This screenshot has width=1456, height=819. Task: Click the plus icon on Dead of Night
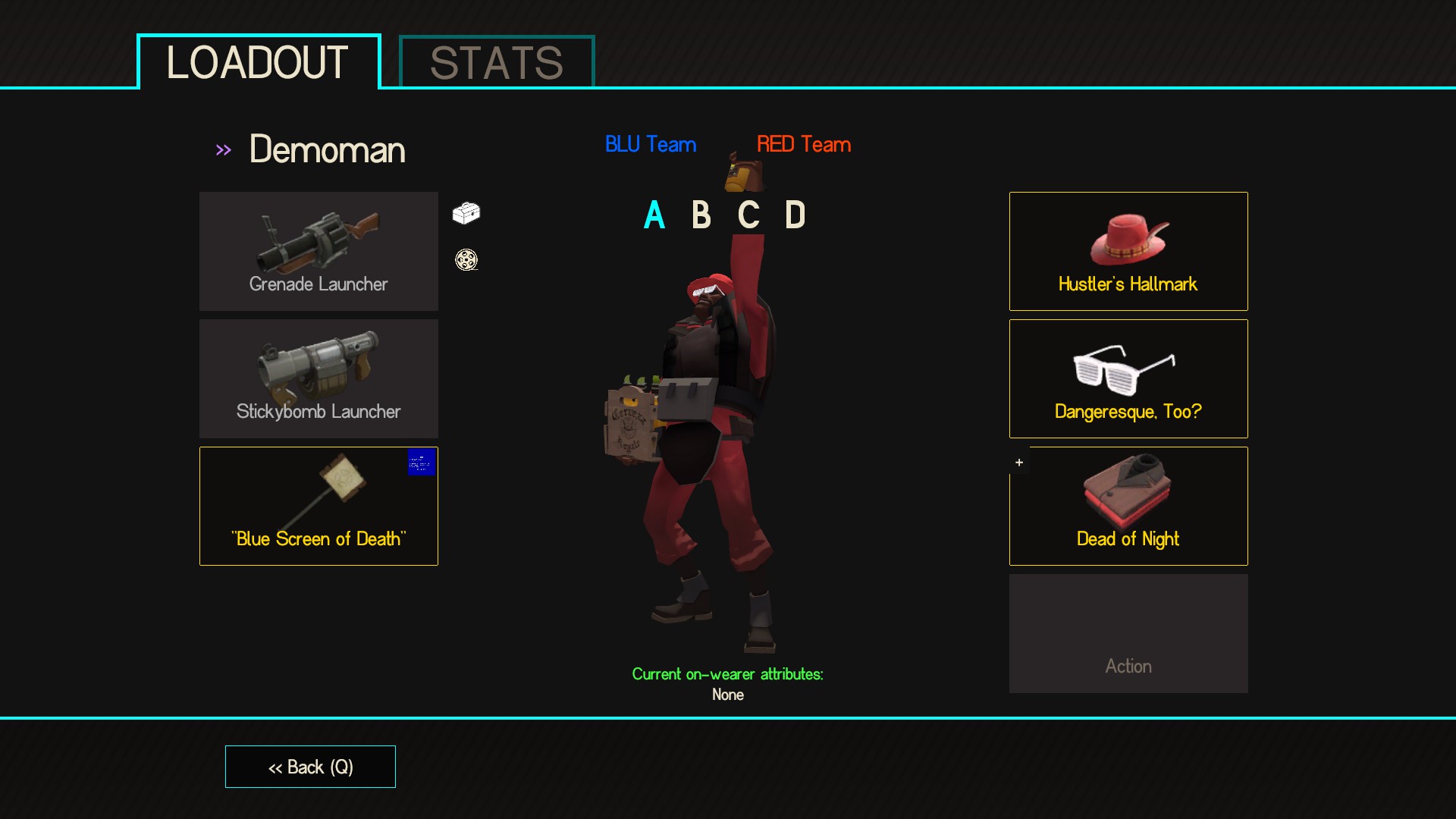(1019, 463)
